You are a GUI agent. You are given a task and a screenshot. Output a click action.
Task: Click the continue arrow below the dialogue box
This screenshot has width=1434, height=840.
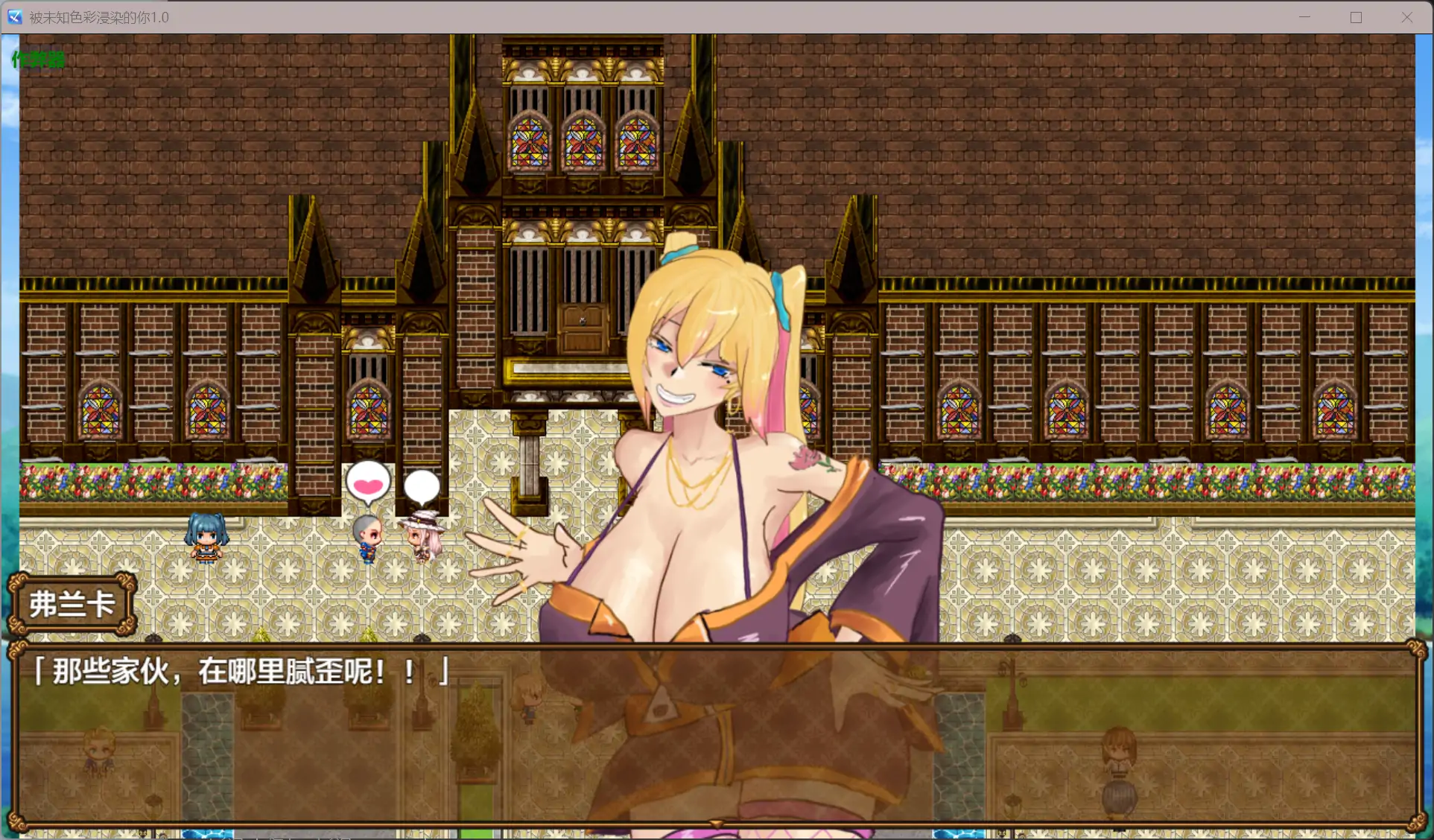pyautogui.click(x=714, y=823)
